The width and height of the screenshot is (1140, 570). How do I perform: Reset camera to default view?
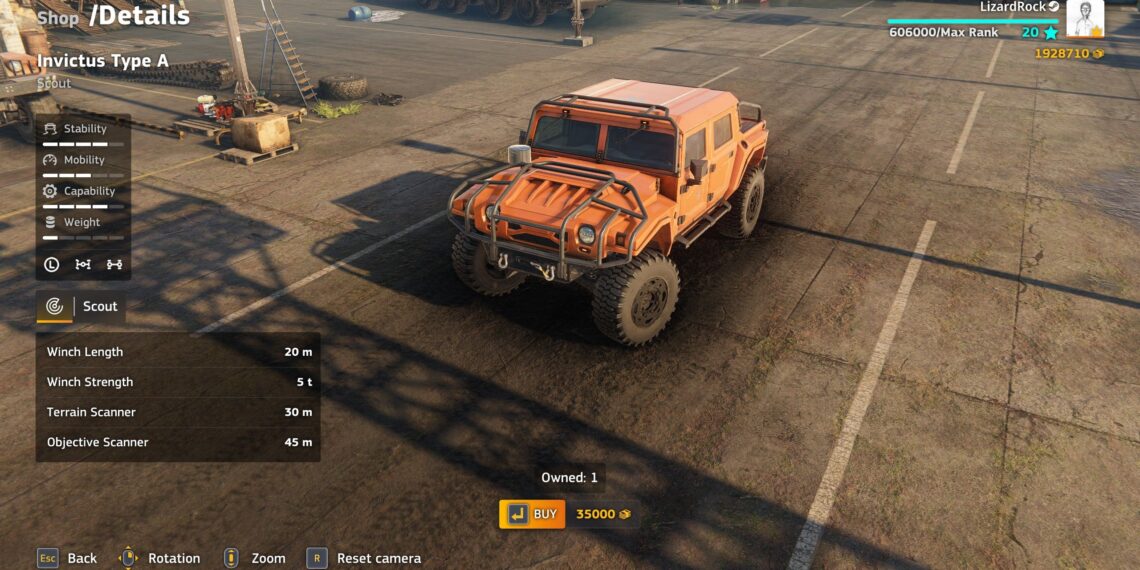(x=367, y=558)
